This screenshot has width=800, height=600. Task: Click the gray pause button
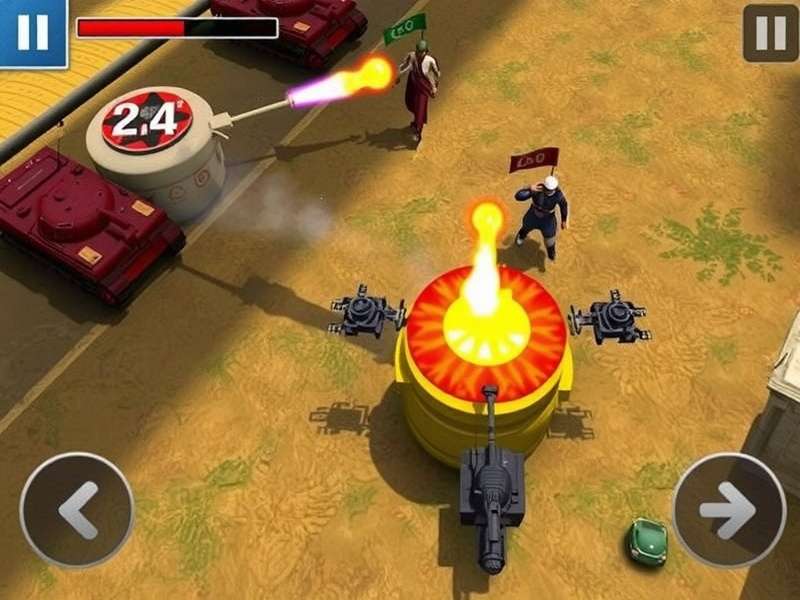pos(770,33)
